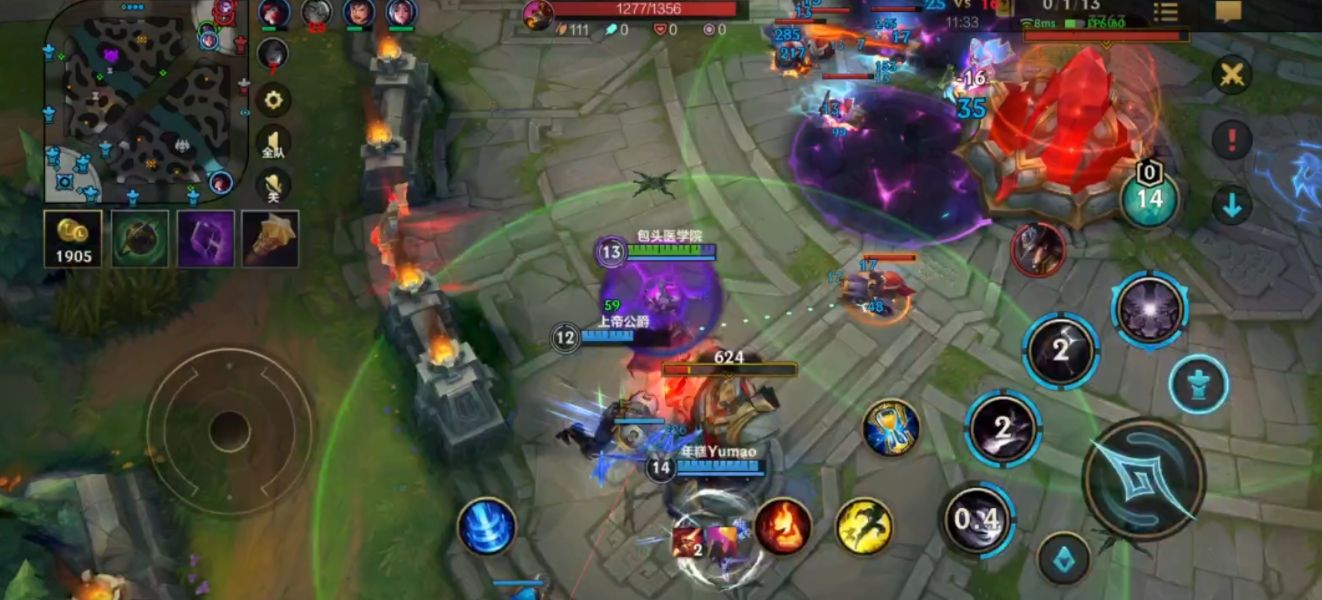The height and width of the screenshot is (600, 1322).
Task: Target turrets with the tower button
Action: click(x=1199, y=384)
